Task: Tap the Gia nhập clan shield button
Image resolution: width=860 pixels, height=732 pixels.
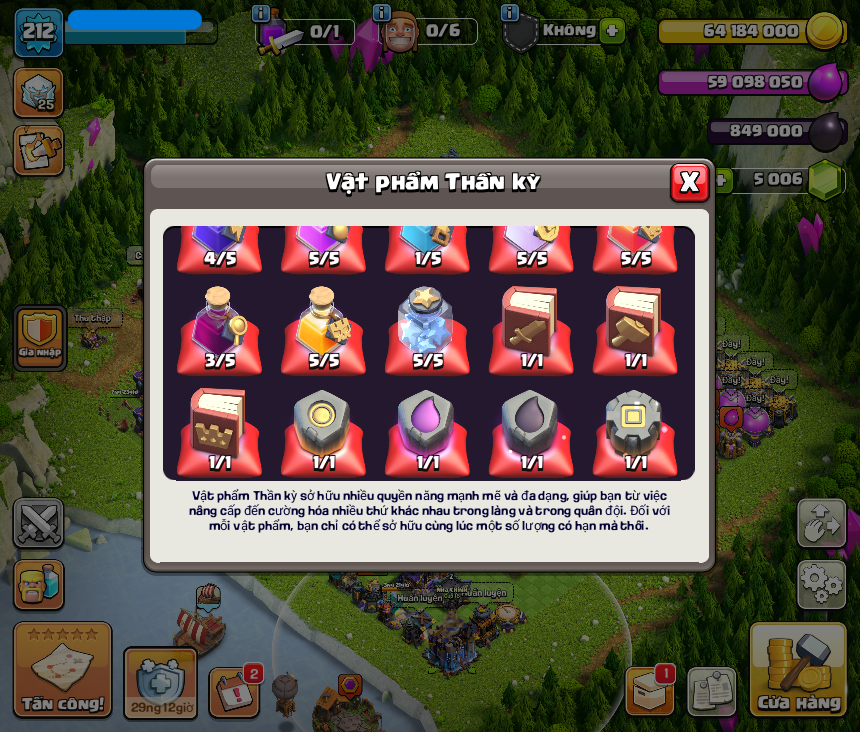Action: (x=40, y=338)
